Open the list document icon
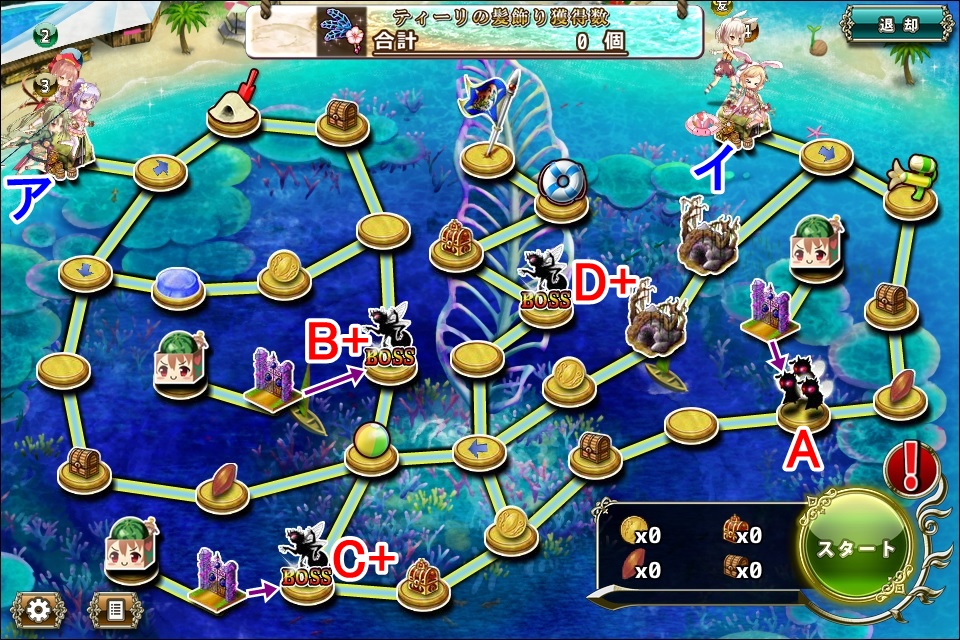 click(115, 608)
